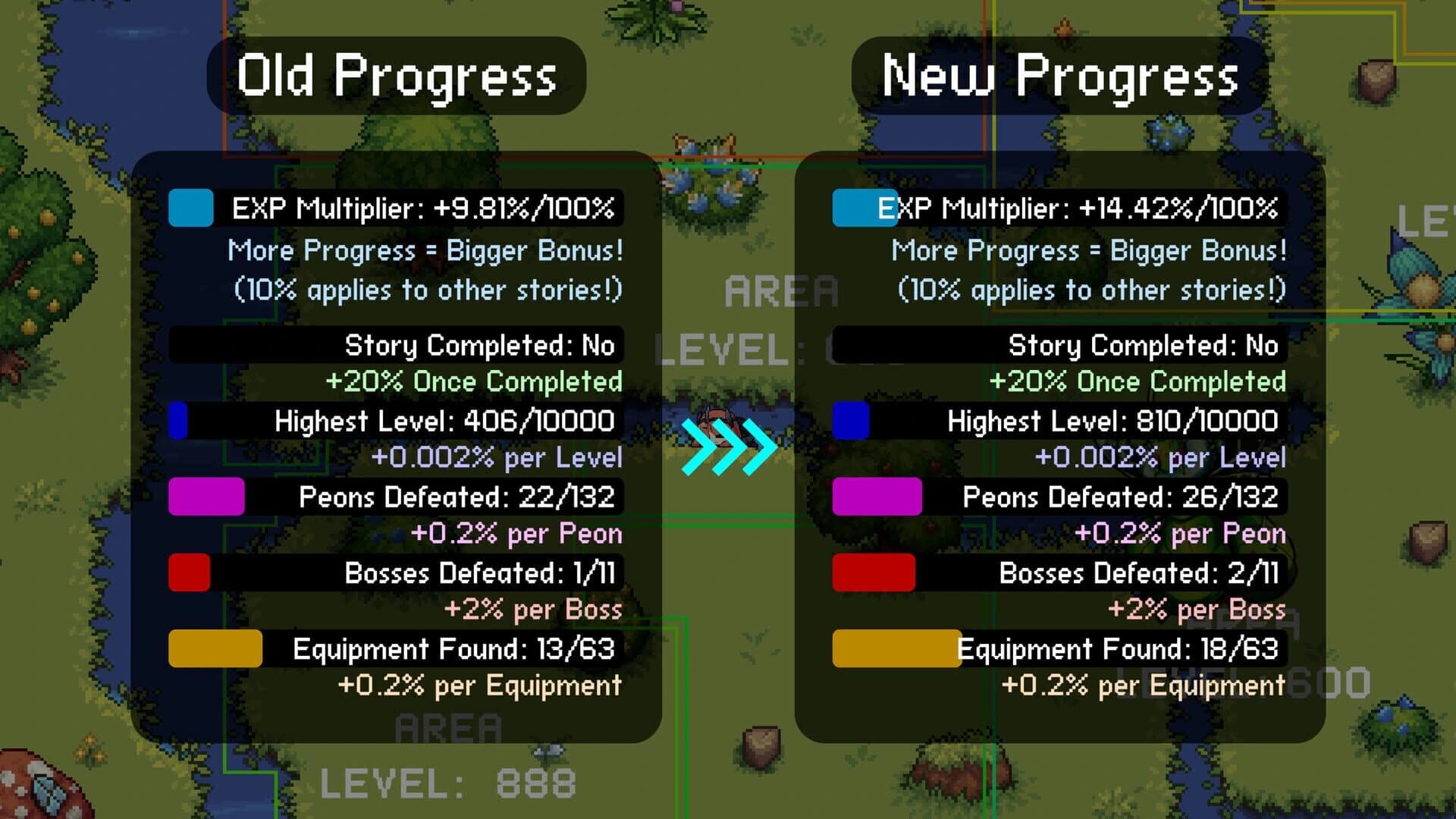Select the New Progress header tab
The height and width of the screenshot is (819, 1456).
point(1062,76)
